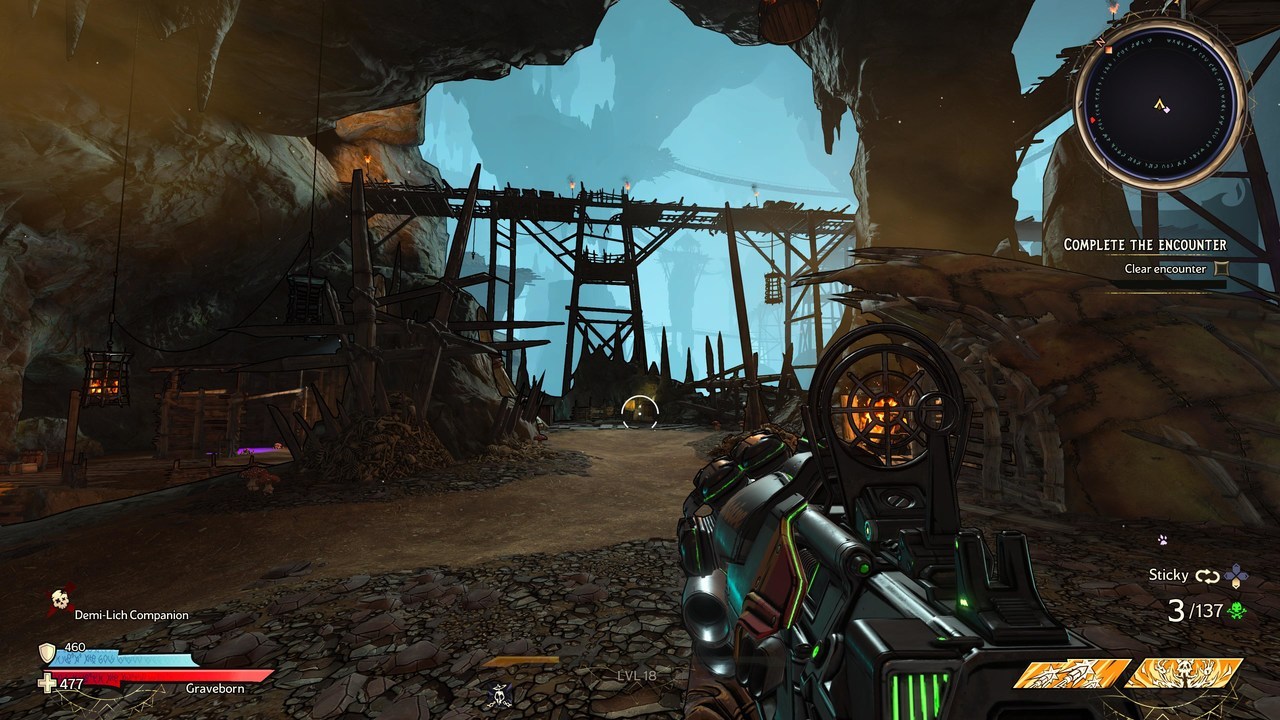Toggle the Sticky firing mode swap icon
Image resolution: width=1280 pixels, height=720 pixels.
click(x=1207, y=575)
